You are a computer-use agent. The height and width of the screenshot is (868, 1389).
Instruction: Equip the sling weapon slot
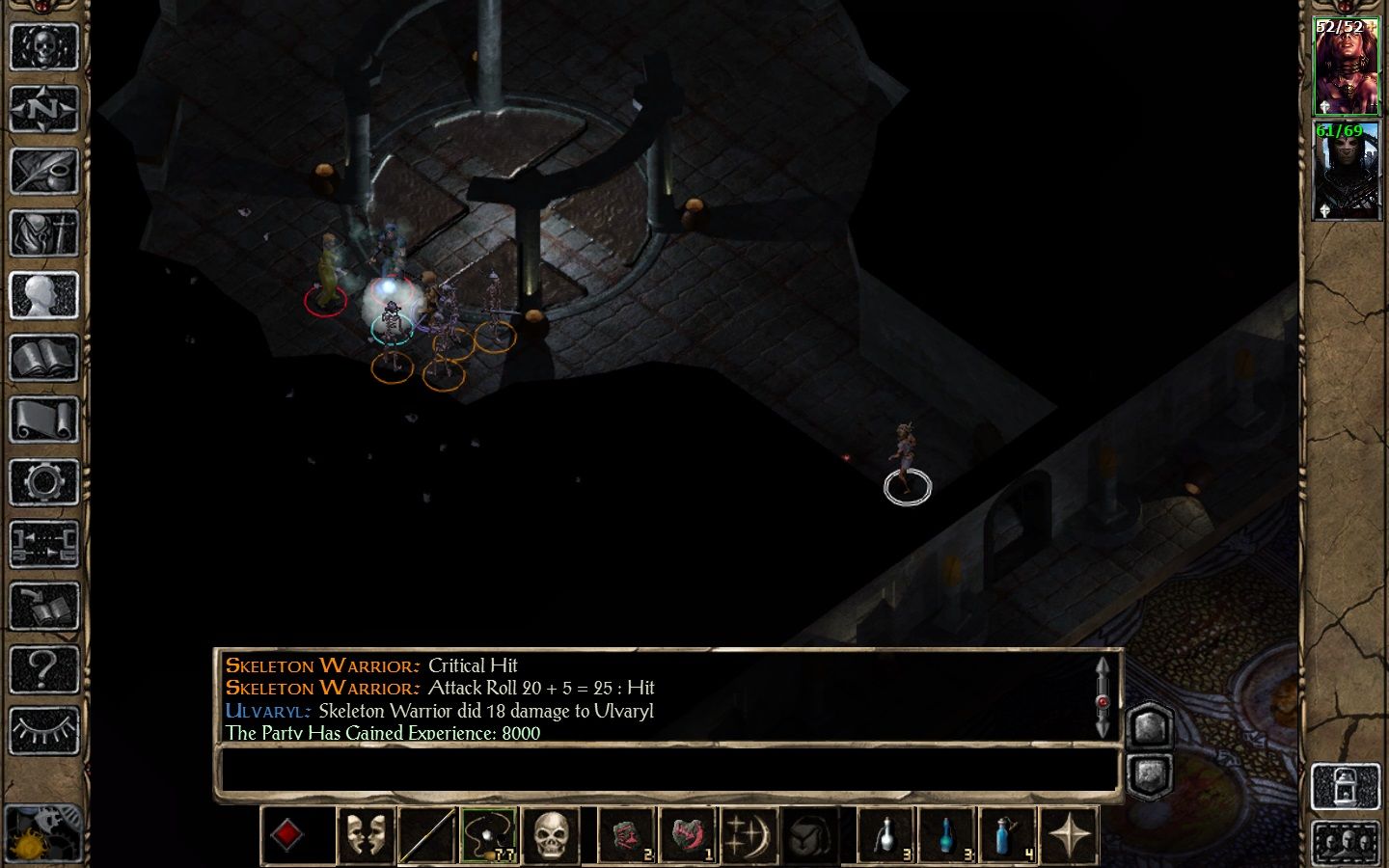[489, 835]
